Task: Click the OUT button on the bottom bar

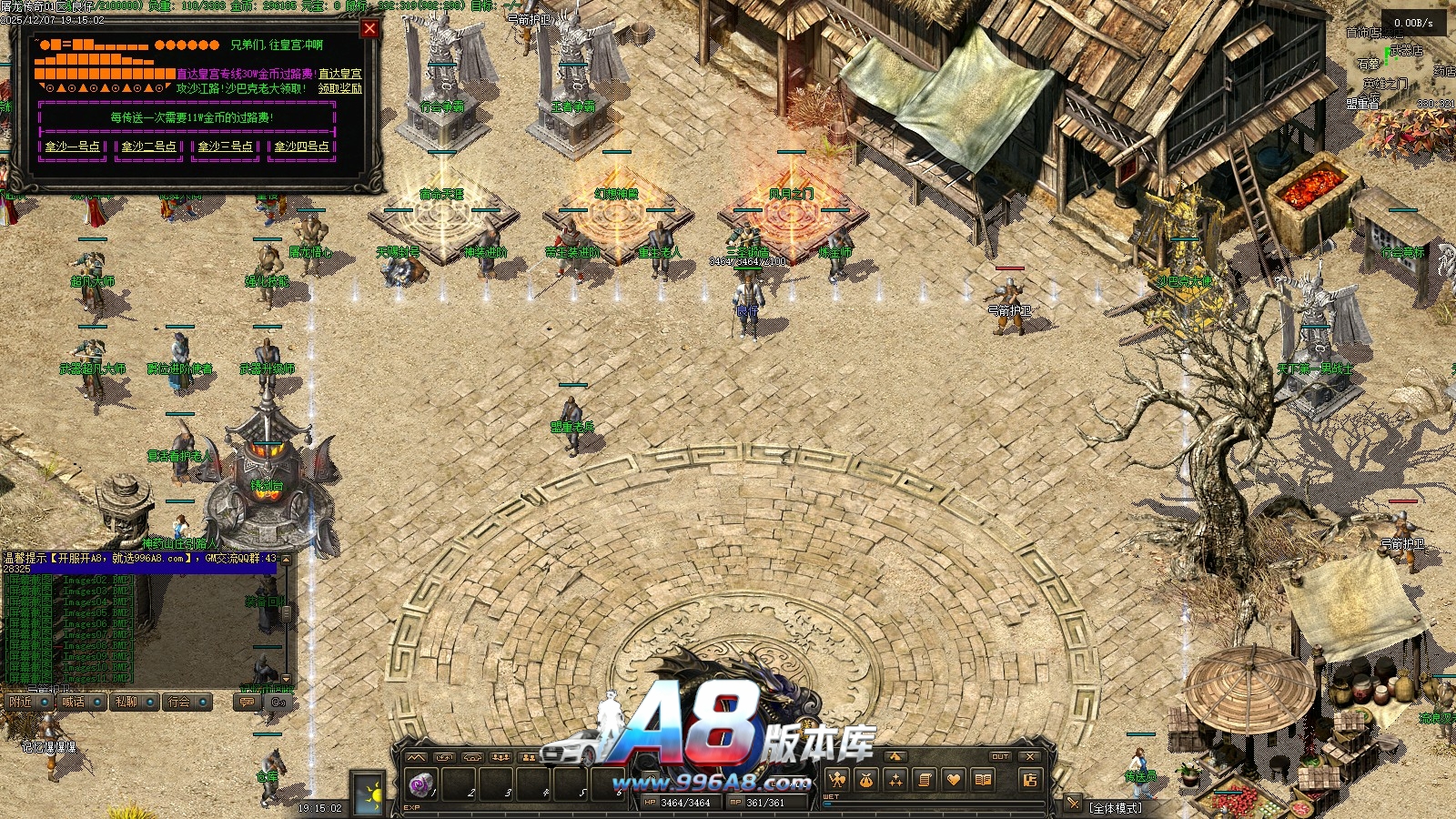Action: tap(1000, 756)
